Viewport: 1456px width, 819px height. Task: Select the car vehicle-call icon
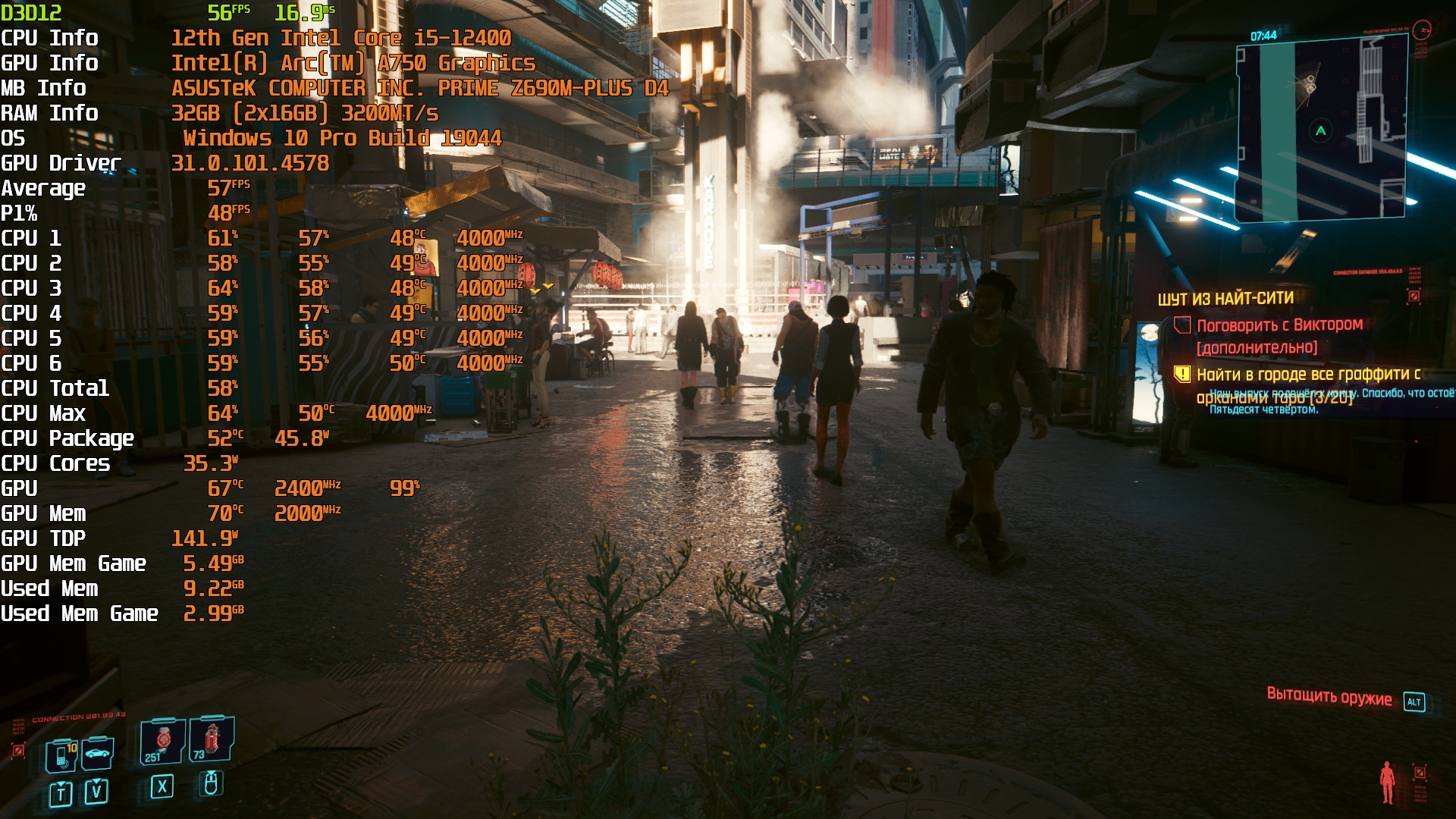click(x=98, y=754)
